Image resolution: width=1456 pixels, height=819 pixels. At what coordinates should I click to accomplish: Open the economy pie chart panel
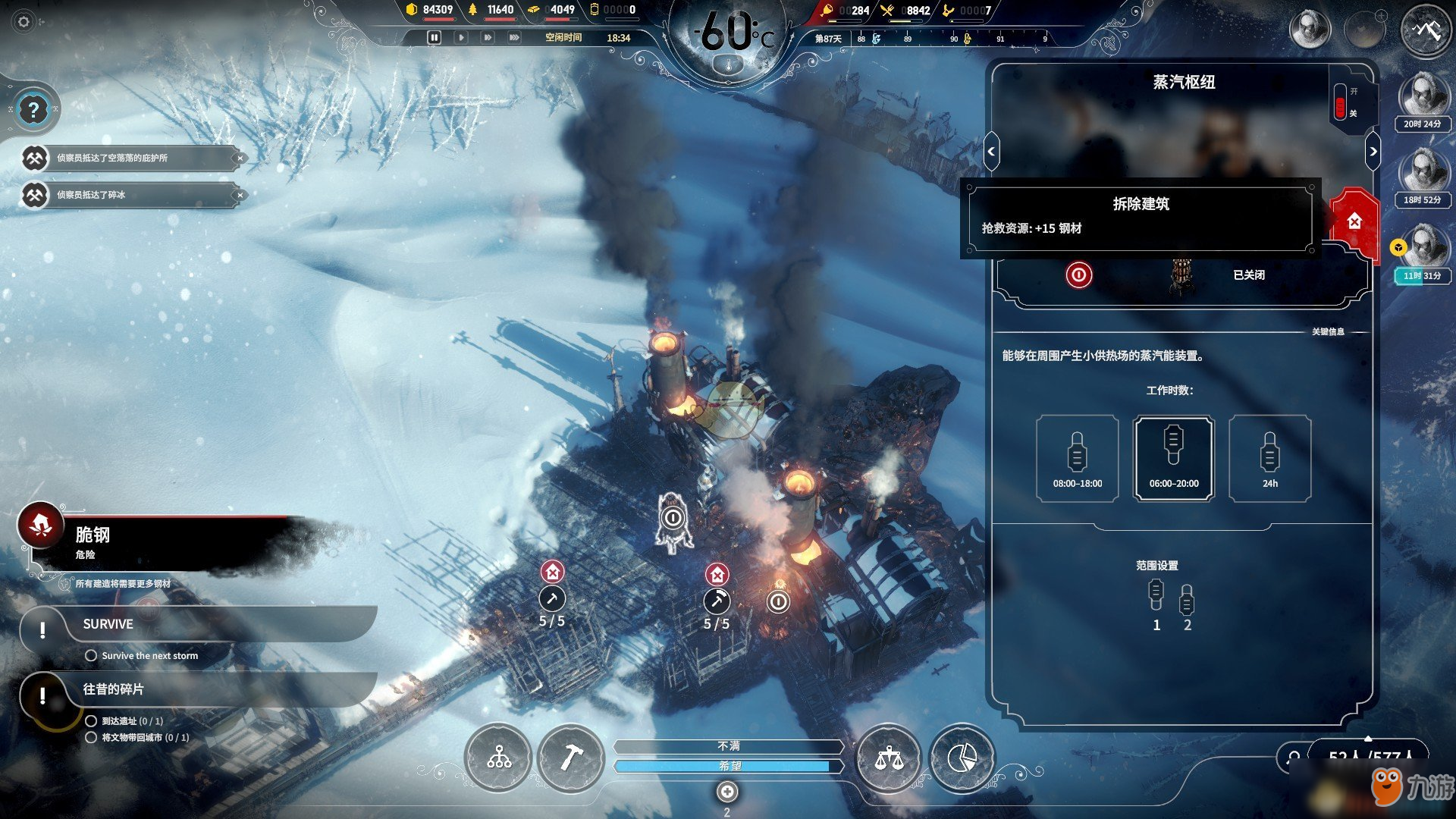(x=962, y=757)
